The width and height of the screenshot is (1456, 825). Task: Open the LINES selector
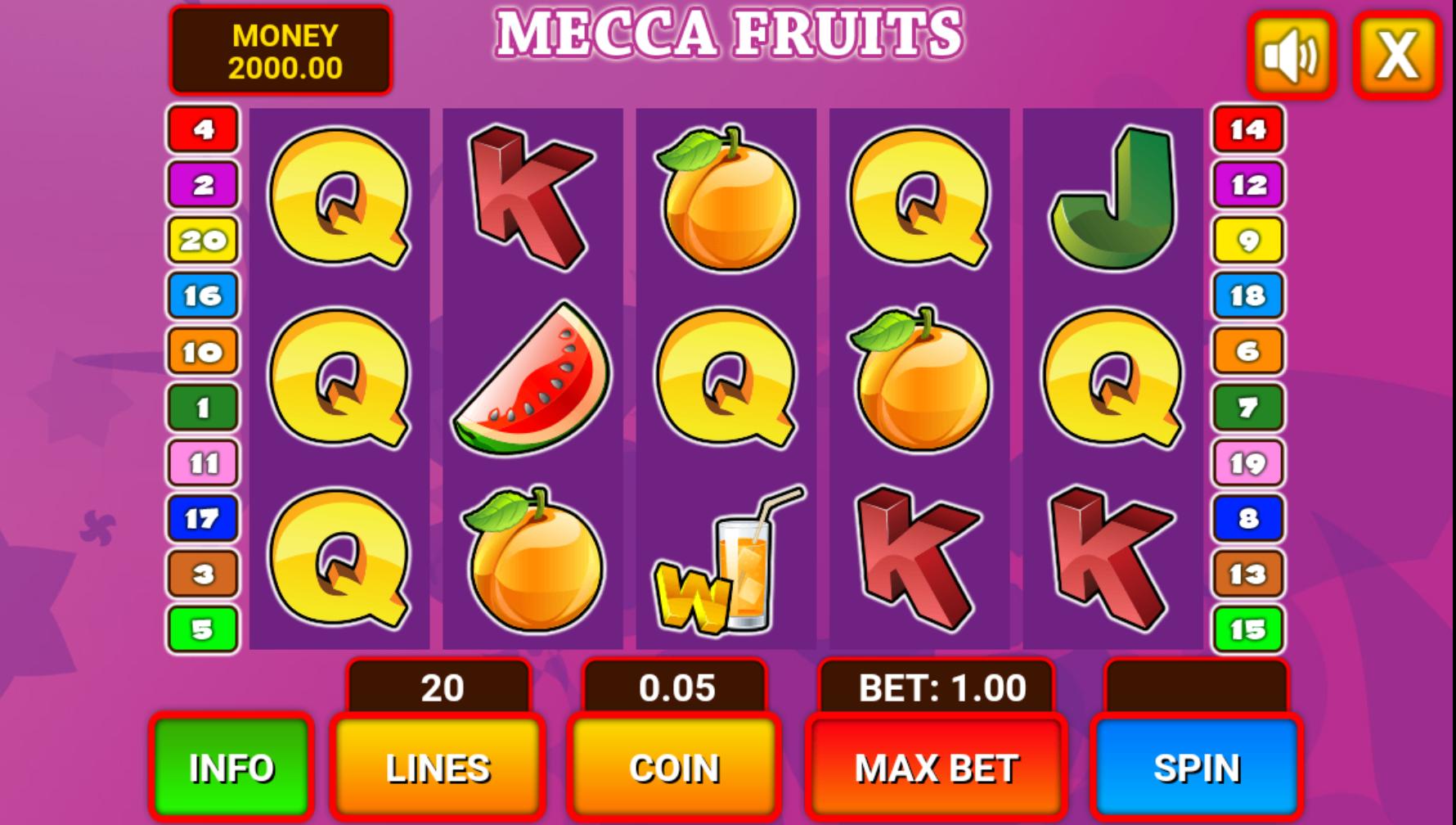(x=438, y=767)
